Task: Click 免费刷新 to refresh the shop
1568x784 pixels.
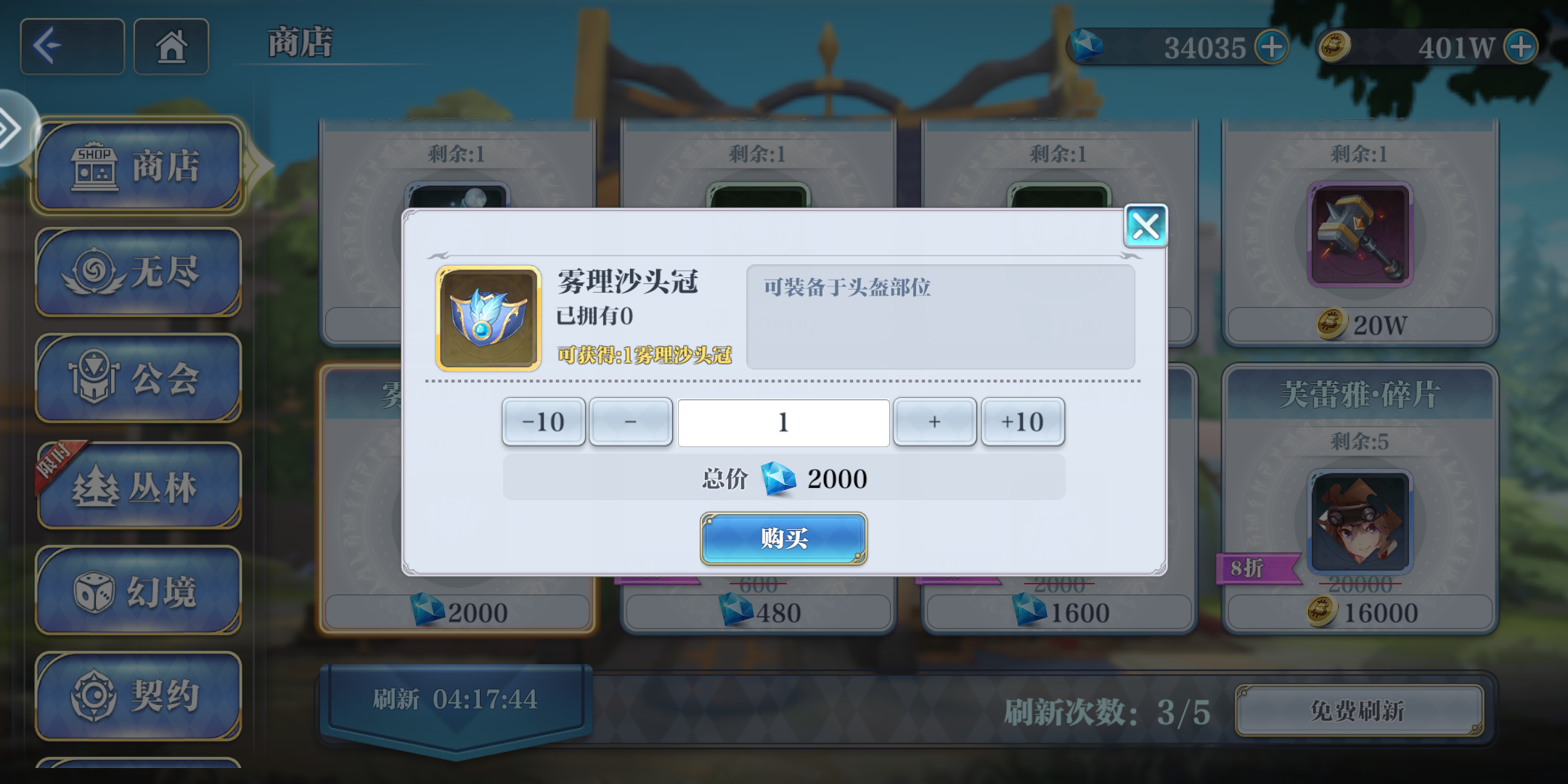Action: [x=1359, y=712]
